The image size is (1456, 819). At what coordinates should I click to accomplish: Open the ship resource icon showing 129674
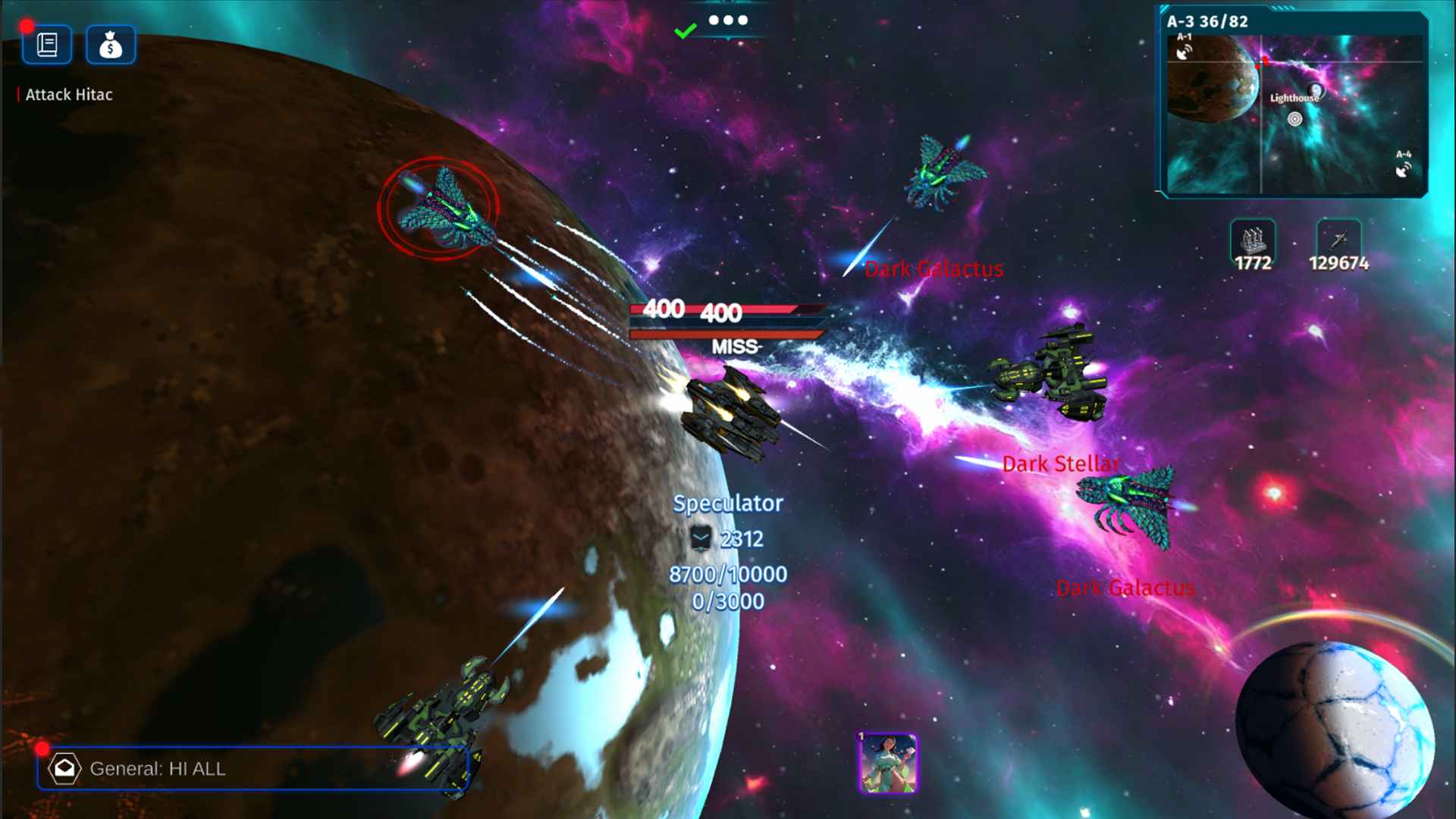click(1338, 241)
